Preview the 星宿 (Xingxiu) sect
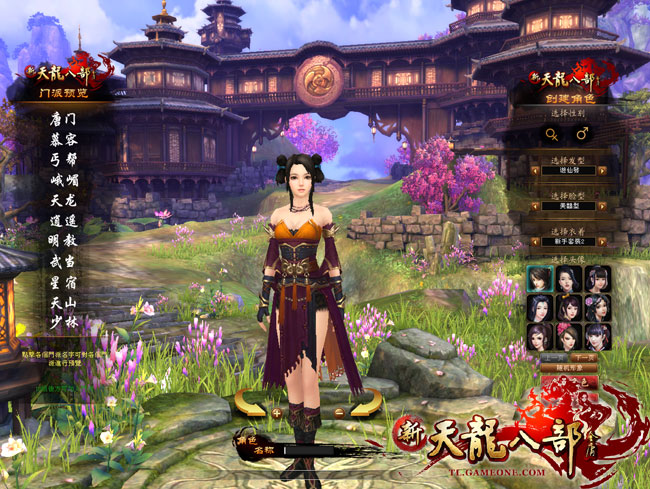 [63, 282]
